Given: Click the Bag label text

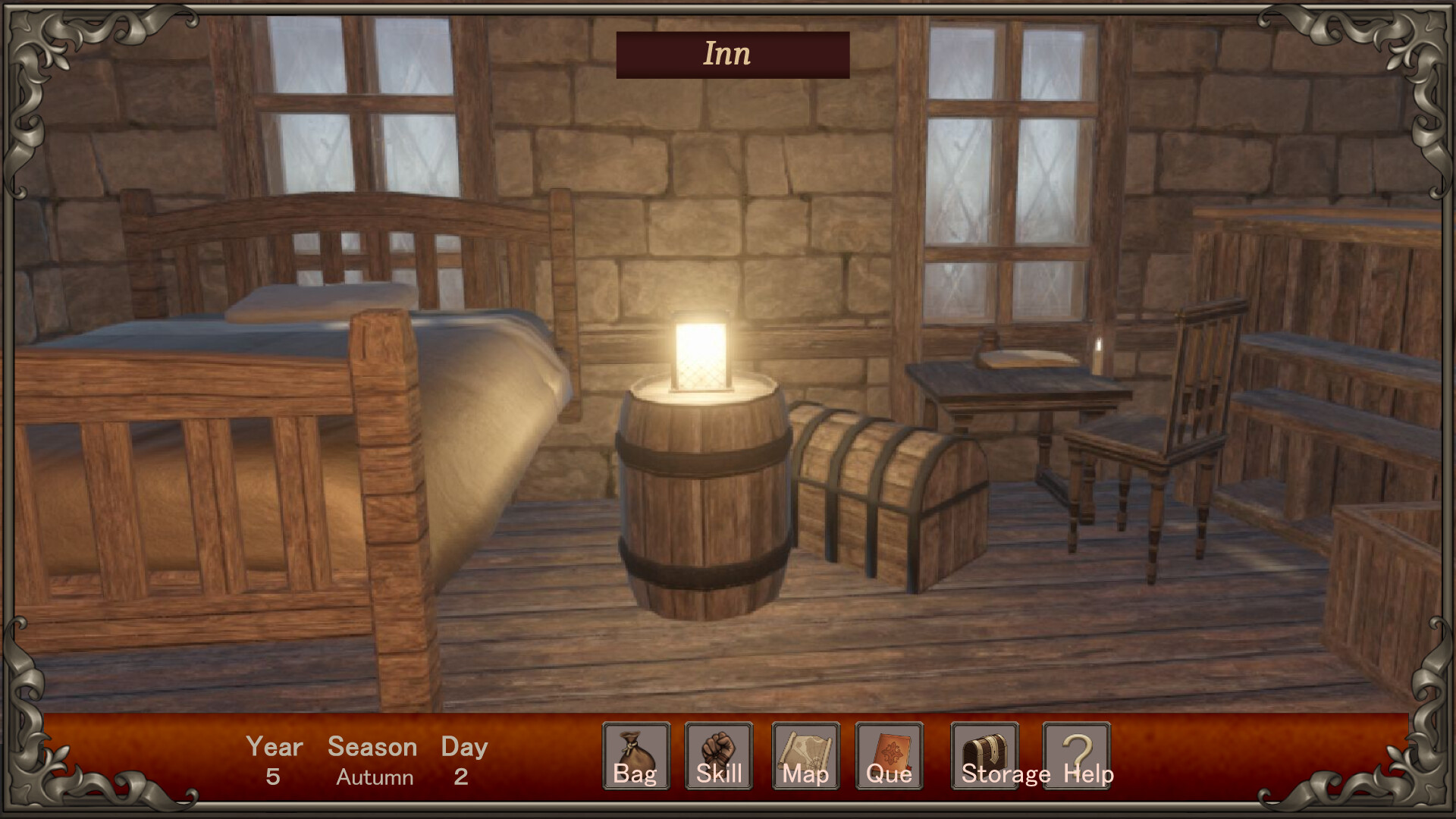Looking at the screenshot, I should [x=636, y=775].
